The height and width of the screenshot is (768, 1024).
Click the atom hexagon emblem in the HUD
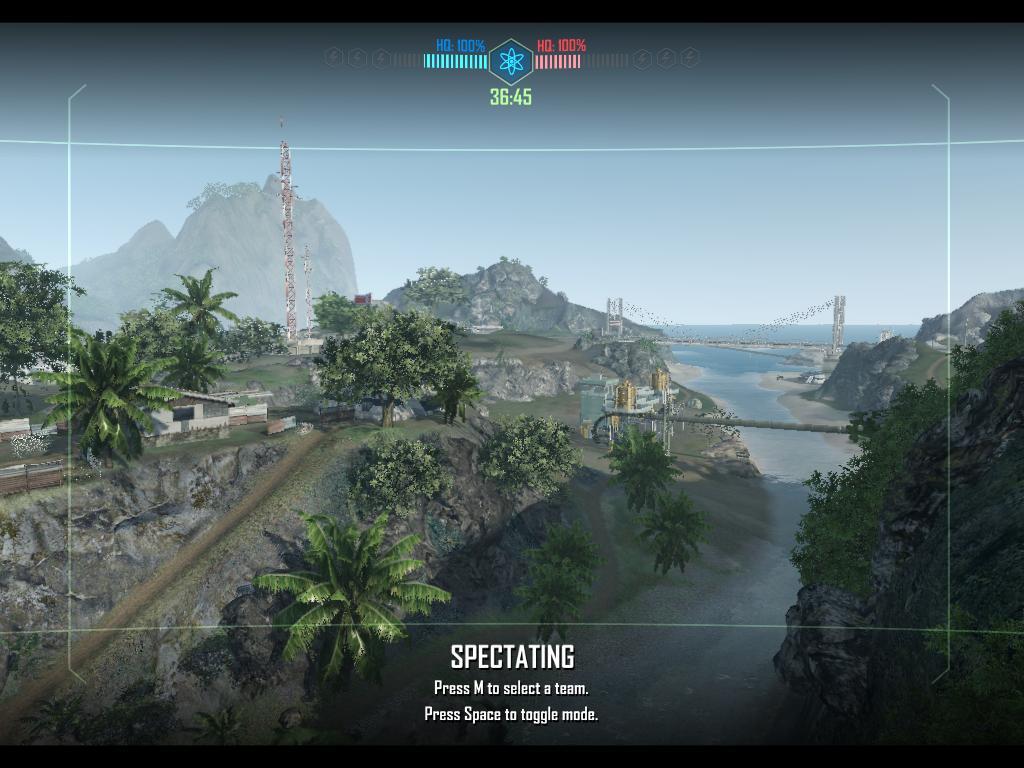511,62
